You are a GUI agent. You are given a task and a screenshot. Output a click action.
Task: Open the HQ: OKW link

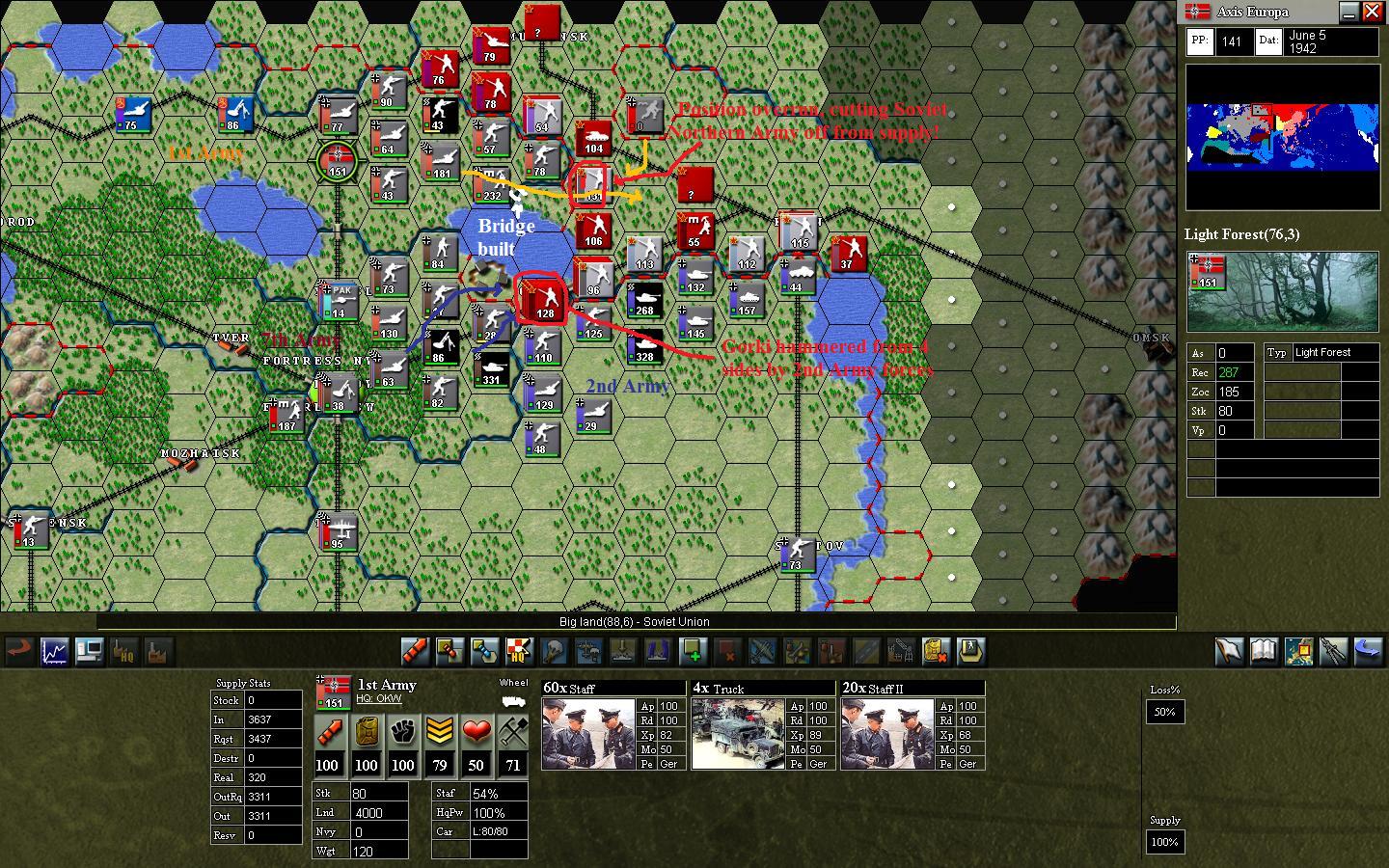(377, 698)
